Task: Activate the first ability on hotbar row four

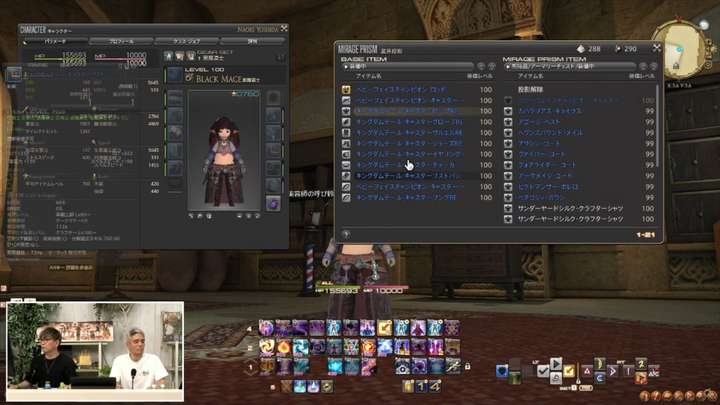Action: point(265,327)
